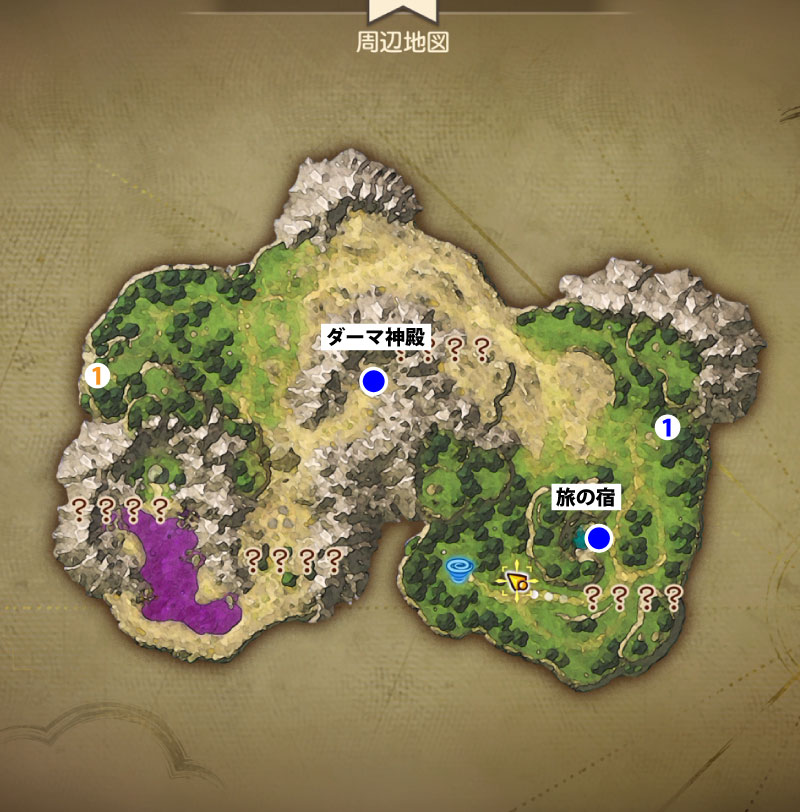Select the blue dot marking 旅の宿

599,539
